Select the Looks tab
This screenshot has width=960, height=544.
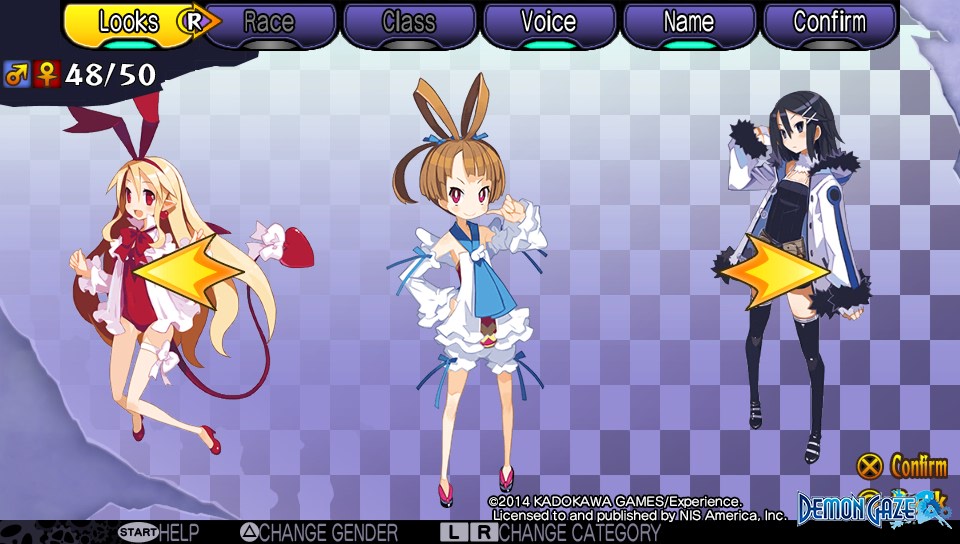point(128,23)
